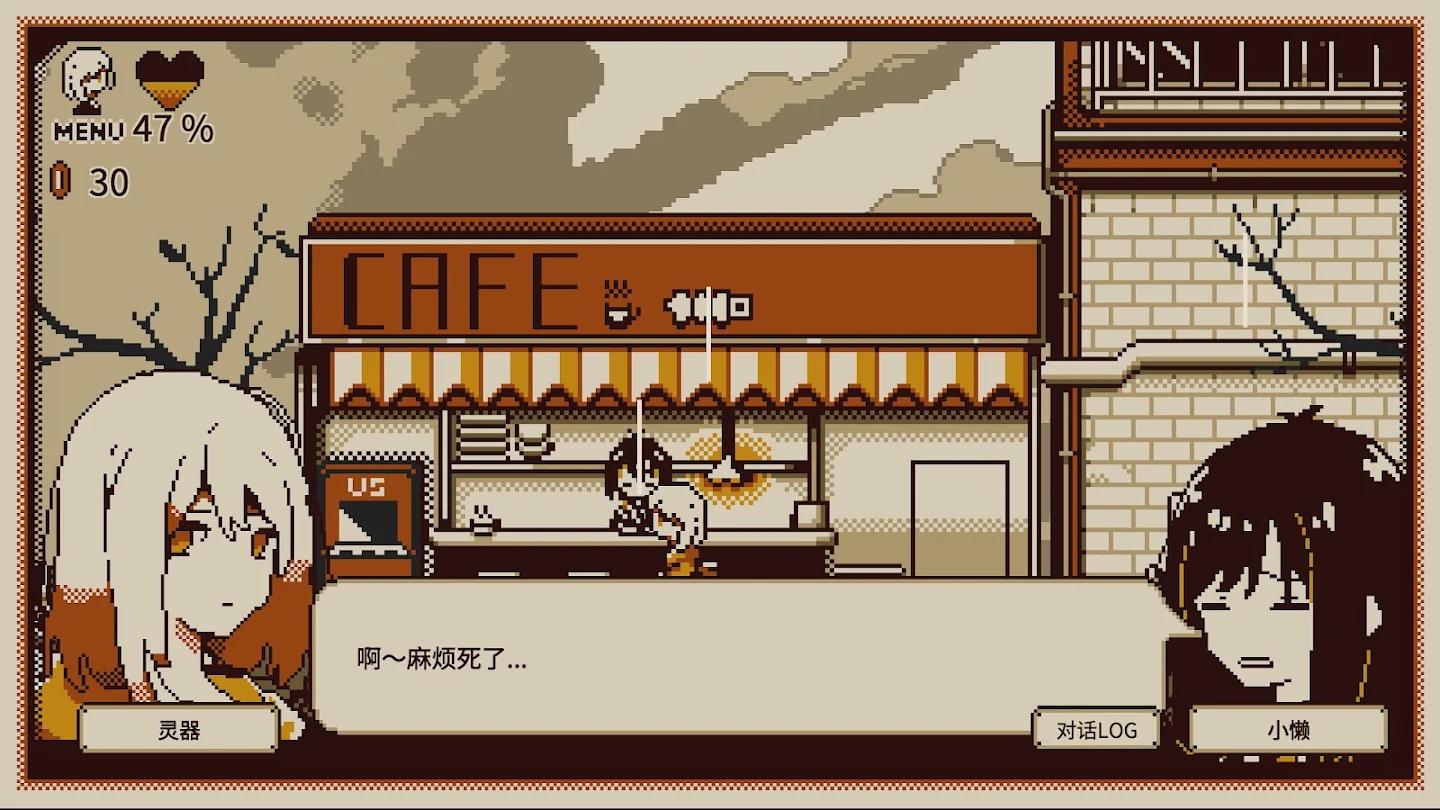Toggle the 47% affection percentage readout

pyautogui.click(x=172, y=128)
